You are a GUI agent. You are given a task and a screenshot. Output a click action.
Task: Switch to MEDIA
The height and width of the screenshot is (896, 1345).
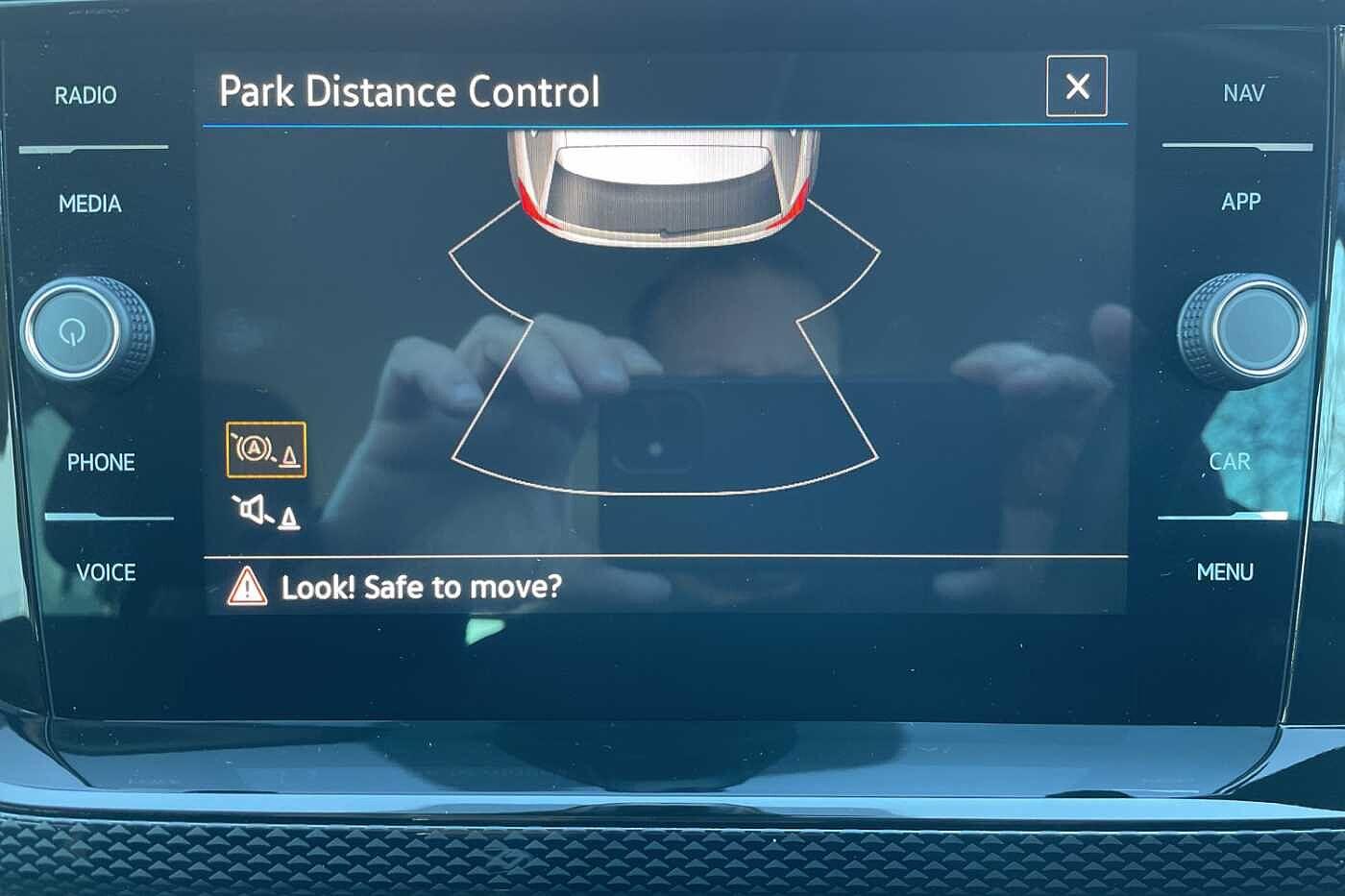coord(89,204)
